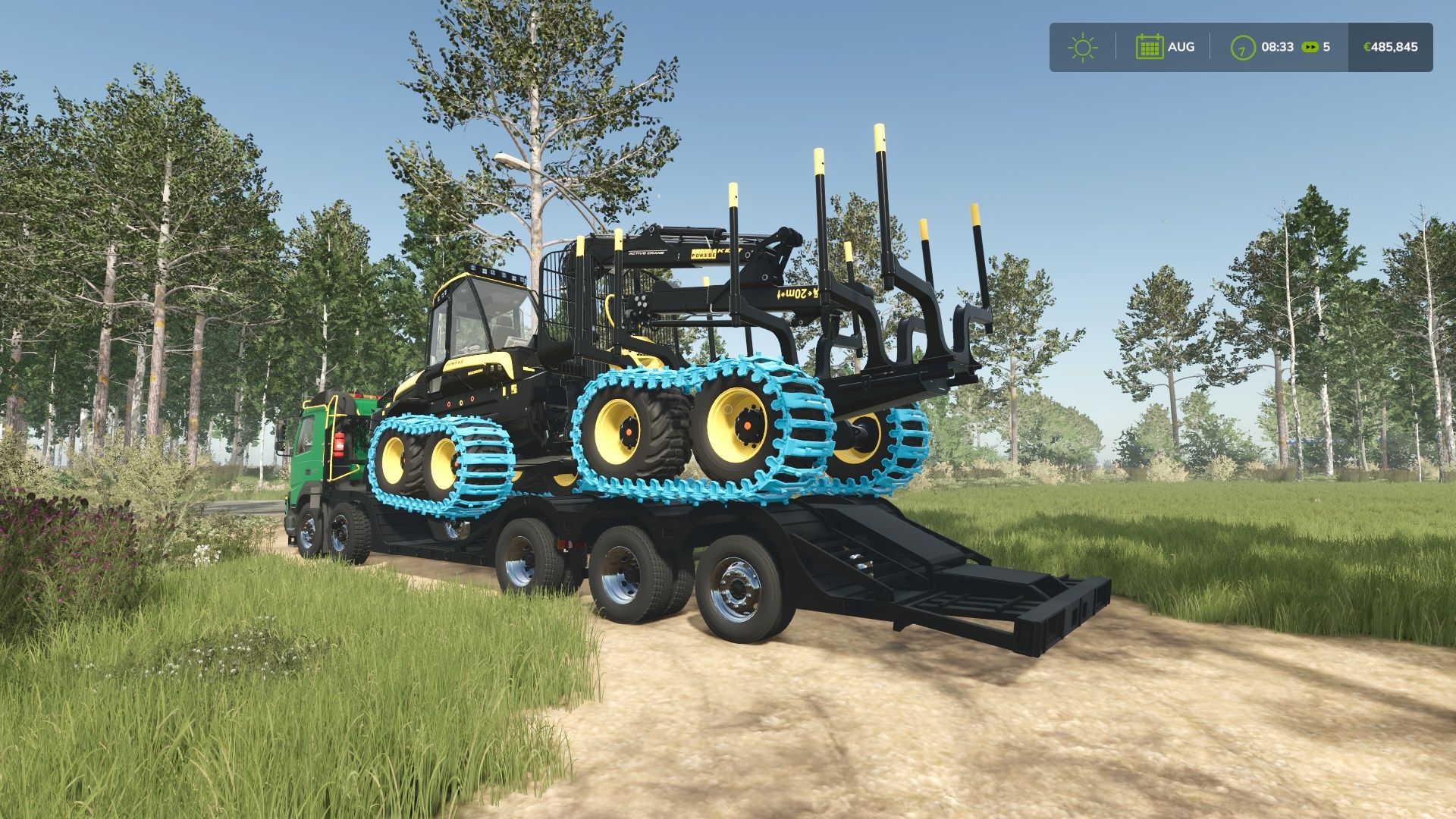Click the ACTIVE CRANE decal on the boom
1456x819 pixels.
coord(646,254)
